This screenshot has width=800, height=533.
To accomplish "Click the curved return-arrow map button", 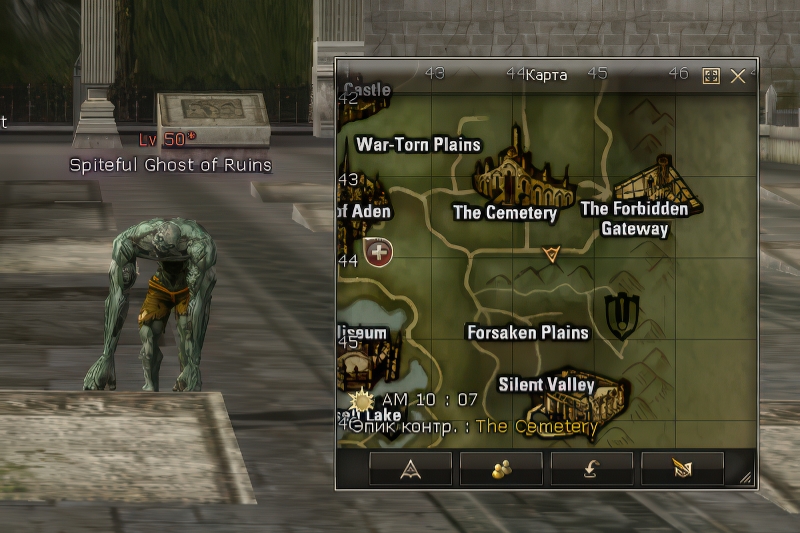I will (592, 468).
